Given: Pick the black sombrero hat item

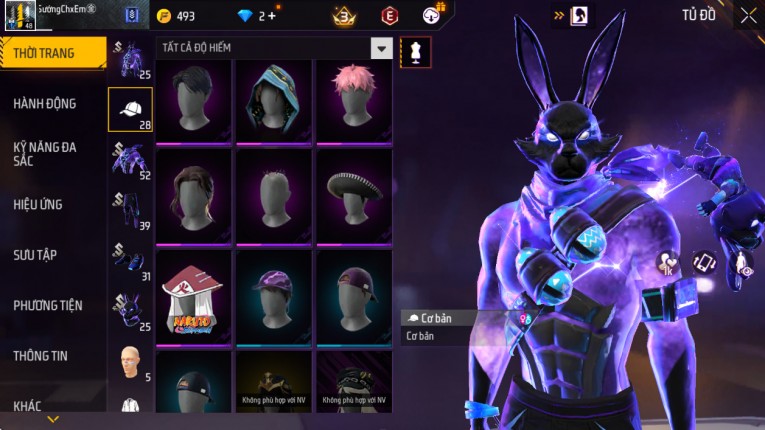Looking at the screenshot, I should click(354, 195).
